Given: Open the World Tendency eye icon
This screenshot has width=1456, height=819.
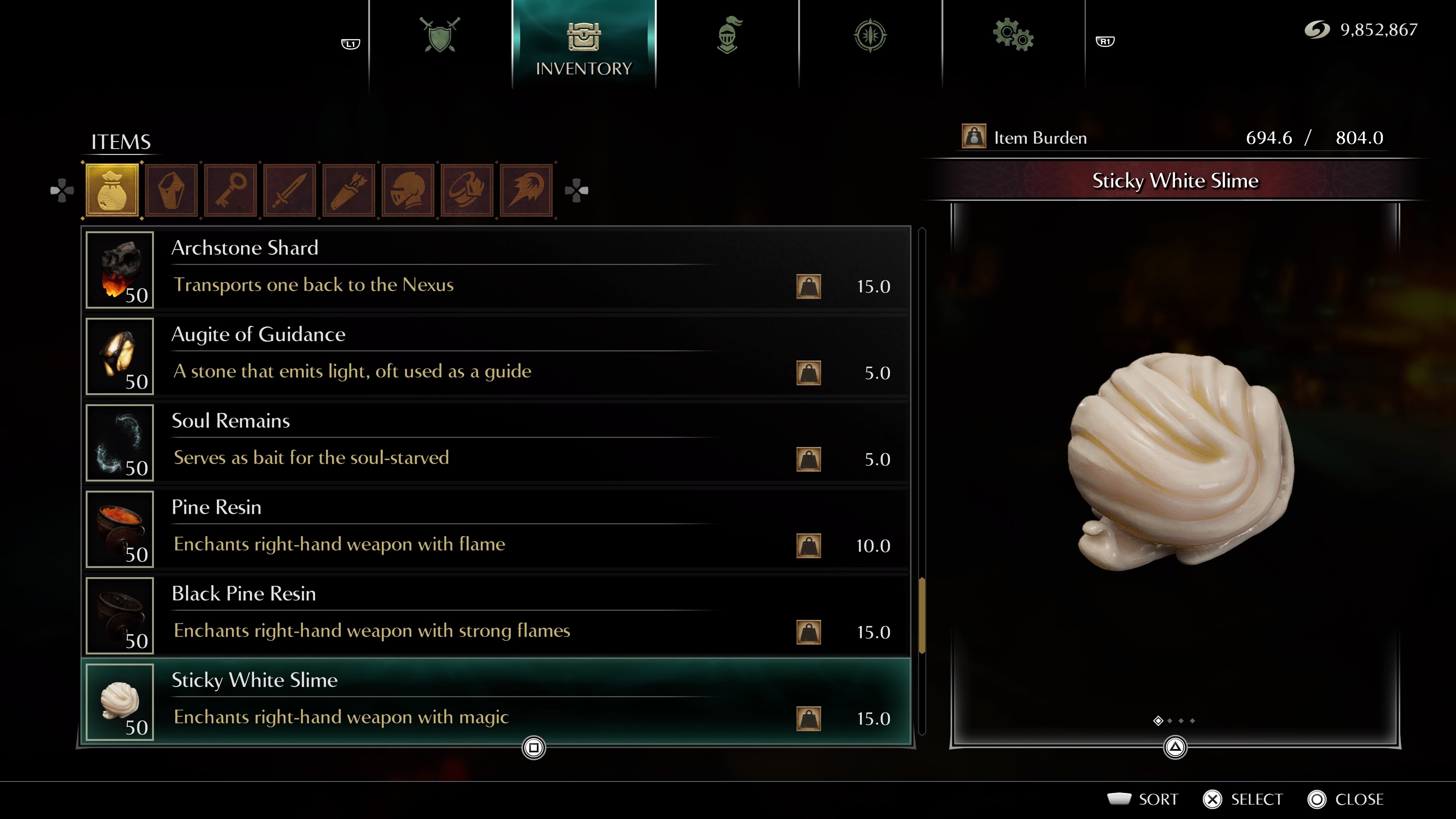Looking at the screenshot, I should tap(870, 35).
